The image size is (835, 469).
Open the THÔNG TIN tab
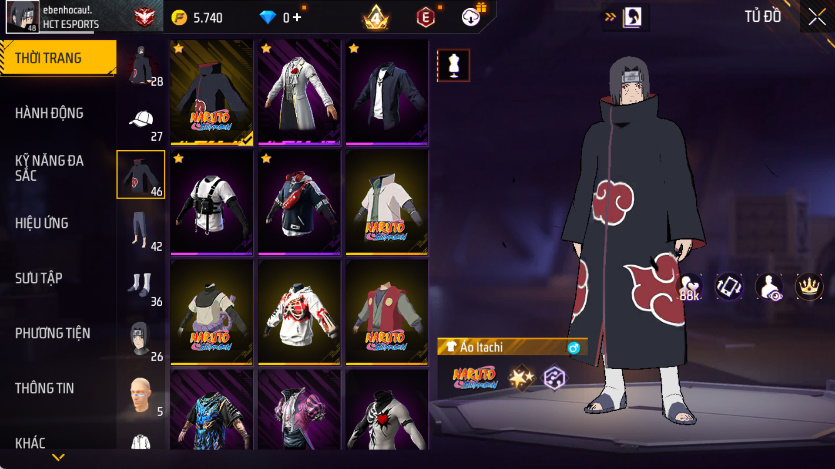coord(57,388)
